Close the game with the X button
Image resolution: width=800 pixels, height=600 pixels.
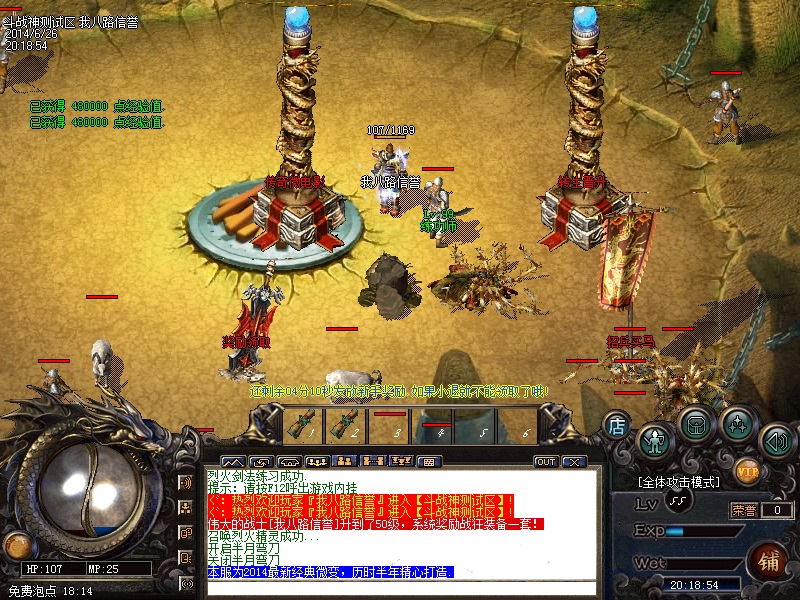point(573,462)
